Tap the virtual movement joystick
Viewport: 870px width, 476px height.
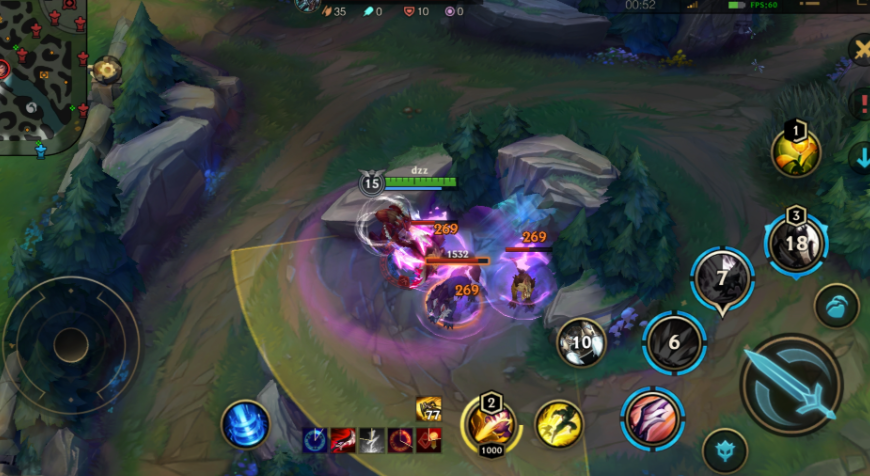click(70, 345)
